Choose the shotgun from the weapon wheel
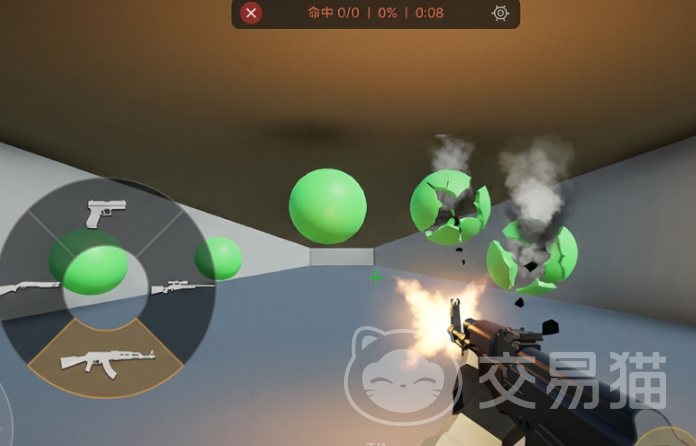Screen dimensions: 696x446 30,288
